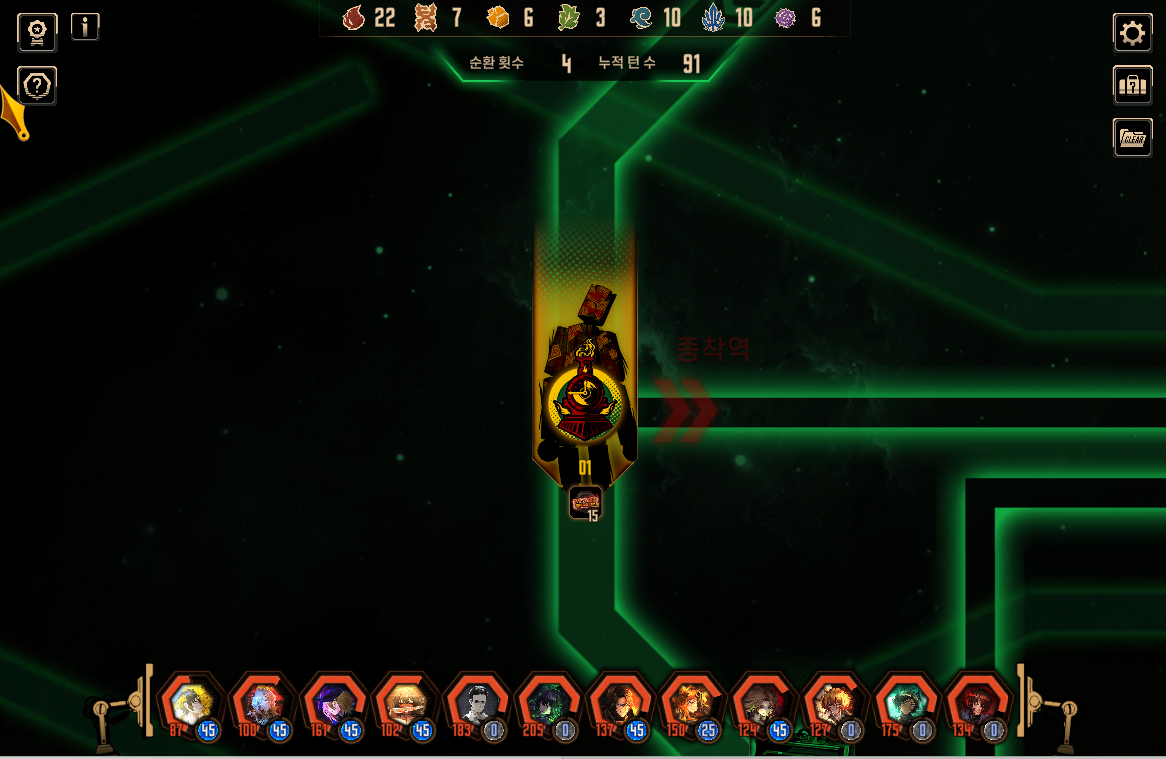The width and height of the screenshot is (1166, 759).
Task: Select the sinner portrait with 100 HP
Action: coord(262,705)
